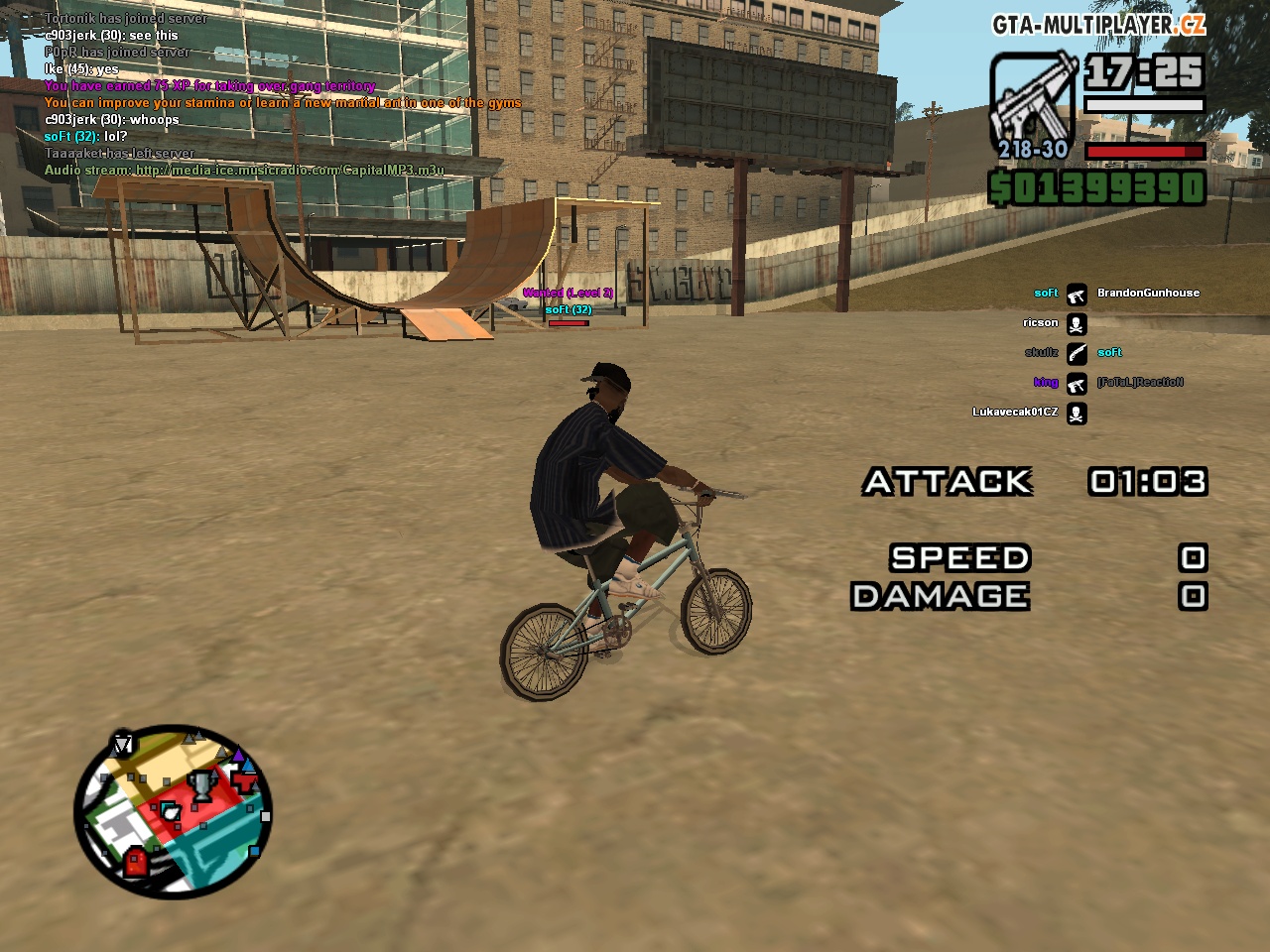Click the purple triangle player blip on minimap
1270x952 pixels.
tap(238, 757)
